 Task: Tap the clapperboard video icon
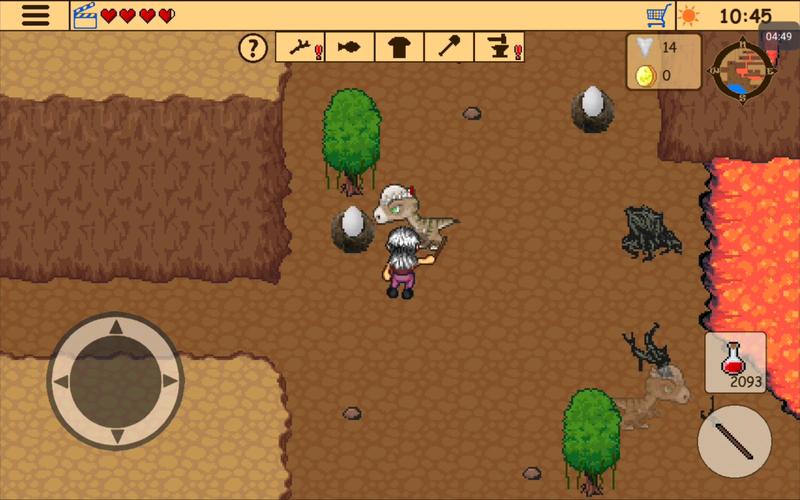(85, 16)
